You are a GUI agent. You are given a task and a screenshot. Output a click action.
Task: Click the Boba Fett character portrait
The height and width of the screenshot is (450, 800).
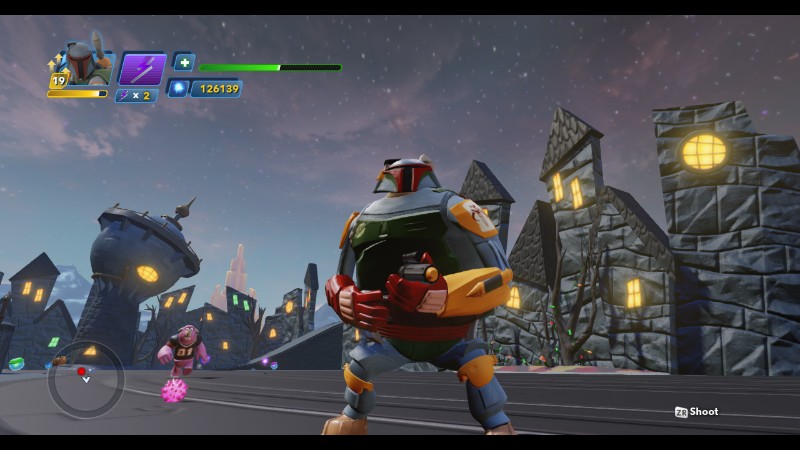pos(86,64)
